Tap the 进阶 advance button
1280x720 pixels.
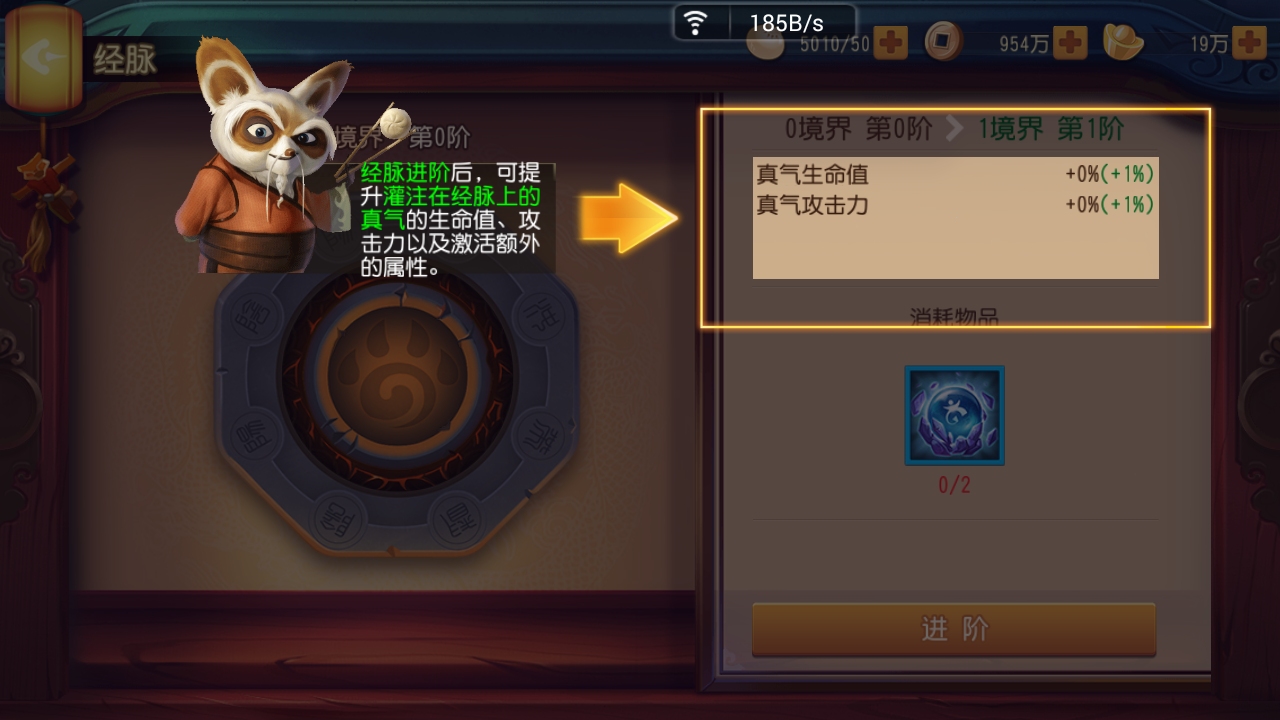coord(954,629)
